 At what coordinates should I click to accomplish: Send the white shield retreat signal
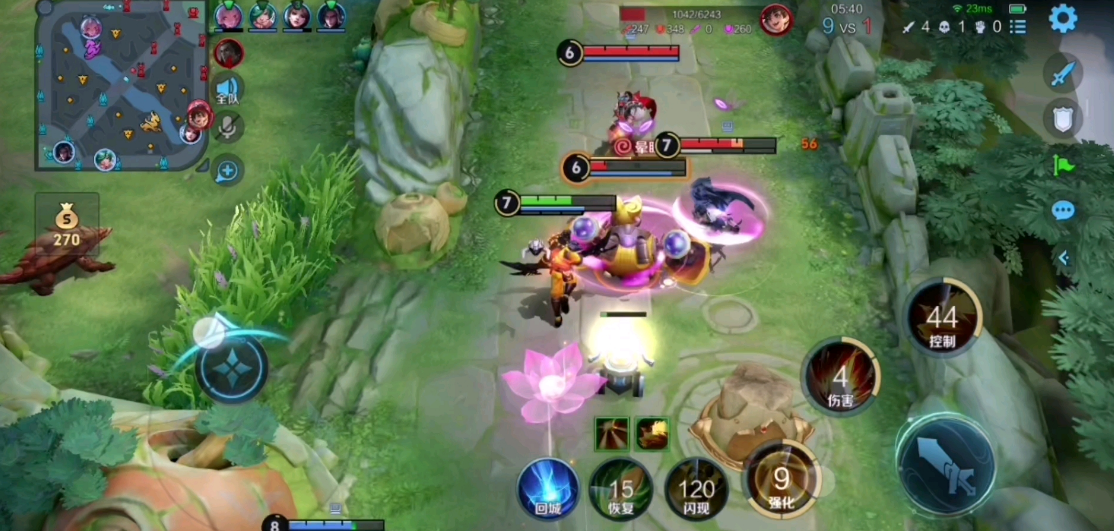point(1063,118)
